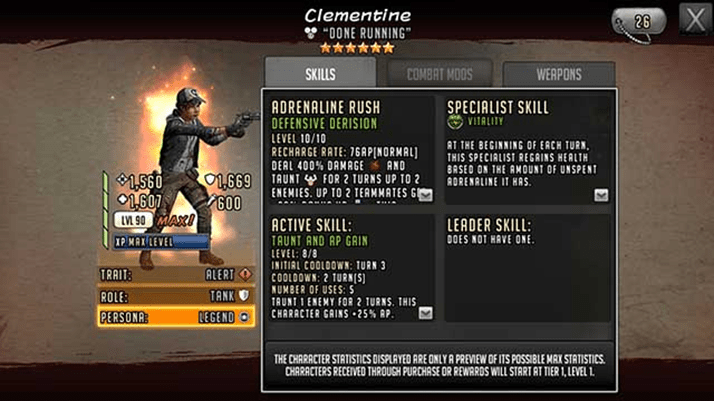Image resolution: width=714 pixels, height=401 pixels.
Task: Expand the Adrenaline Rush description
Action: point(425,195)
